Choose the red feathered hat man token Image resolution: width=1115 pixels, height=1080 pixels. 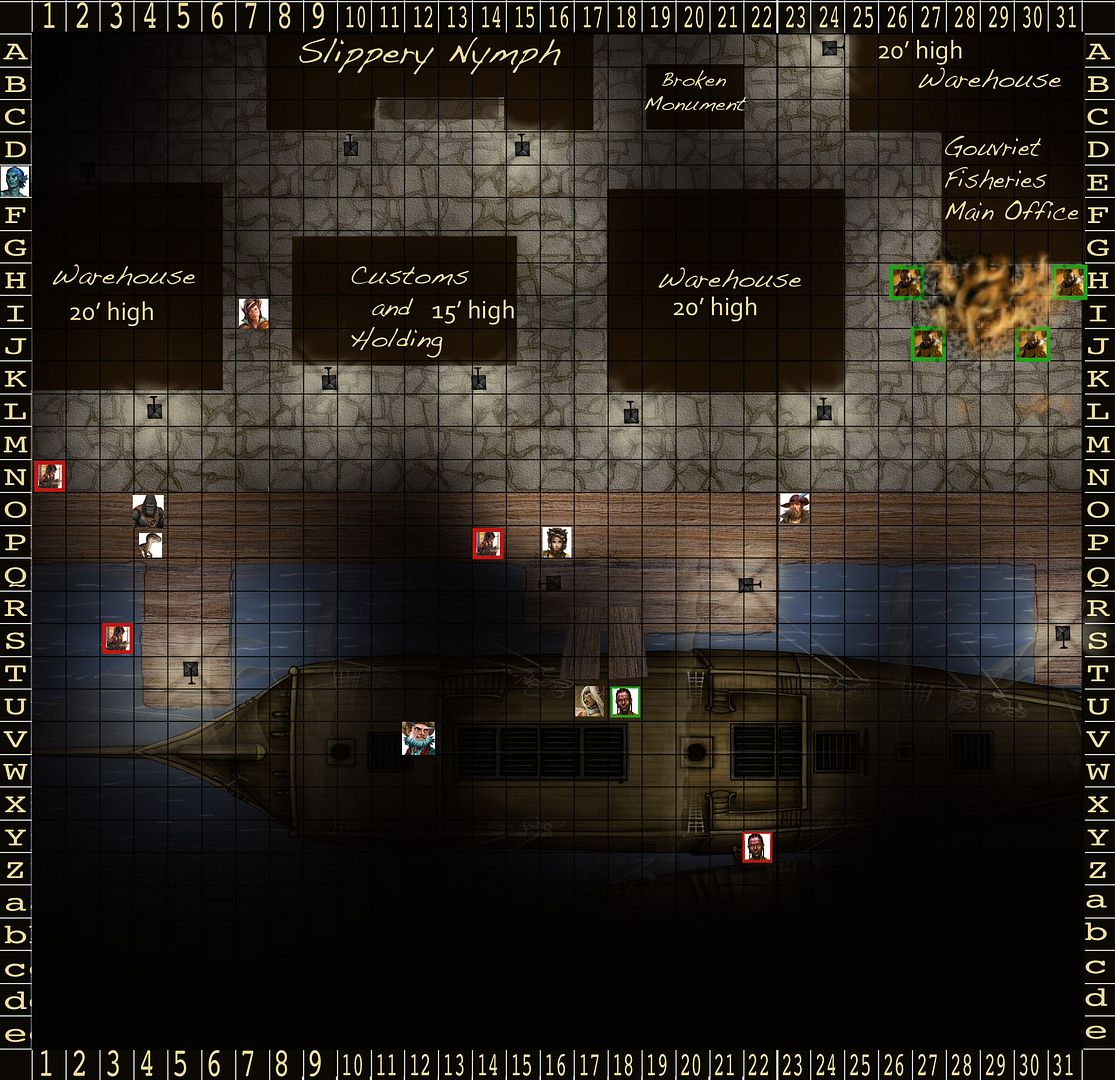pyautogui.click(x=794, y=508)
